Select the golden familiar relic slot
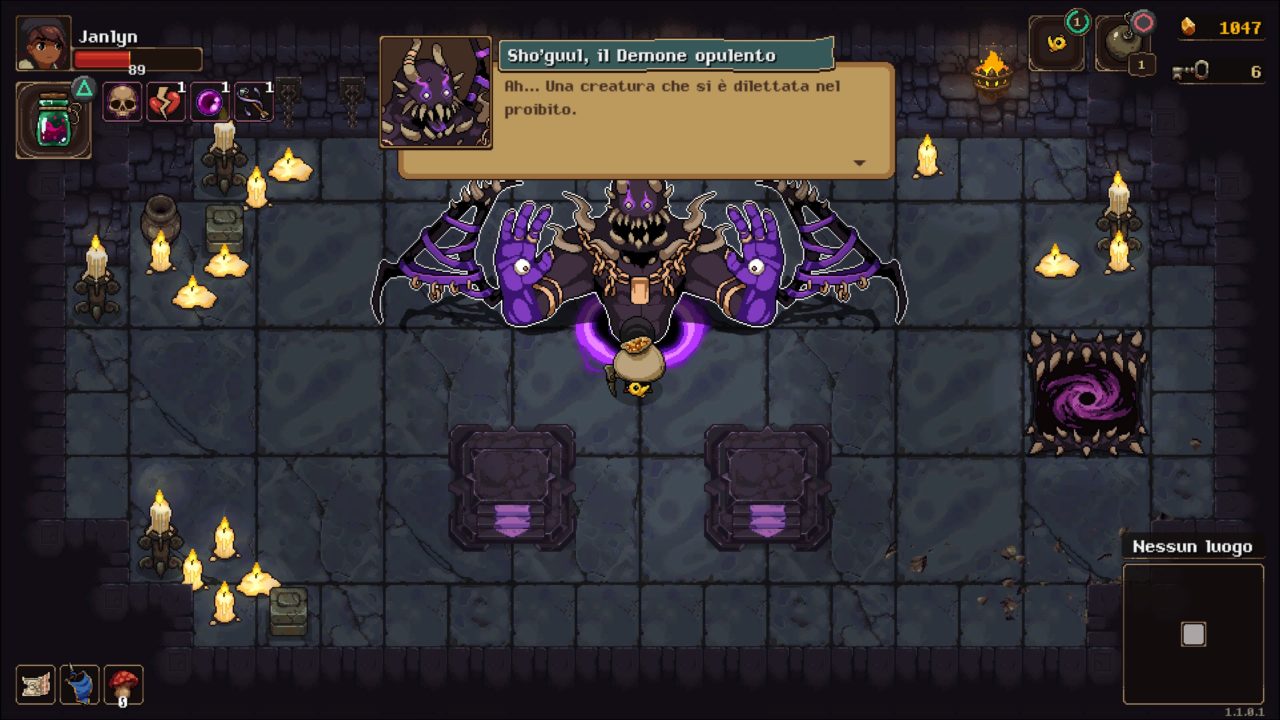 pyautogui.click(x=1056, y=45)
